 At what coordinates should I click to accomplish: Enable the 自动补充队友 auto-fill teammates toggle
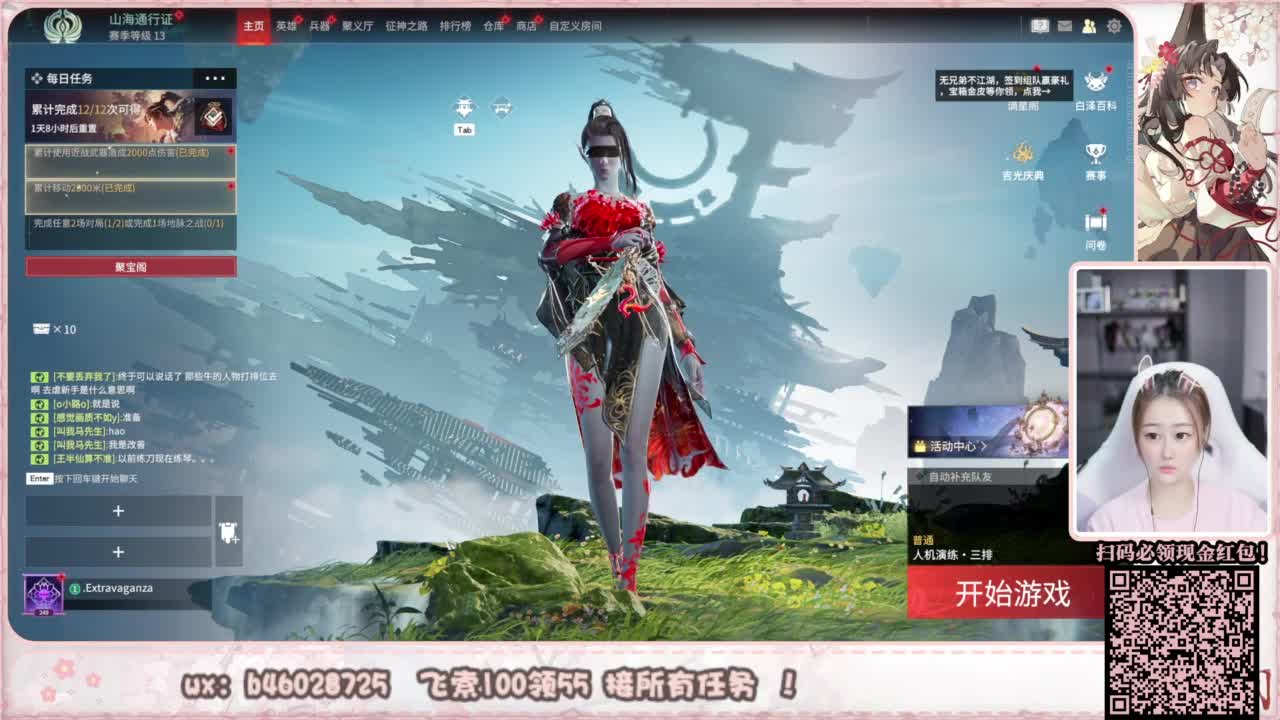point(953,476)
